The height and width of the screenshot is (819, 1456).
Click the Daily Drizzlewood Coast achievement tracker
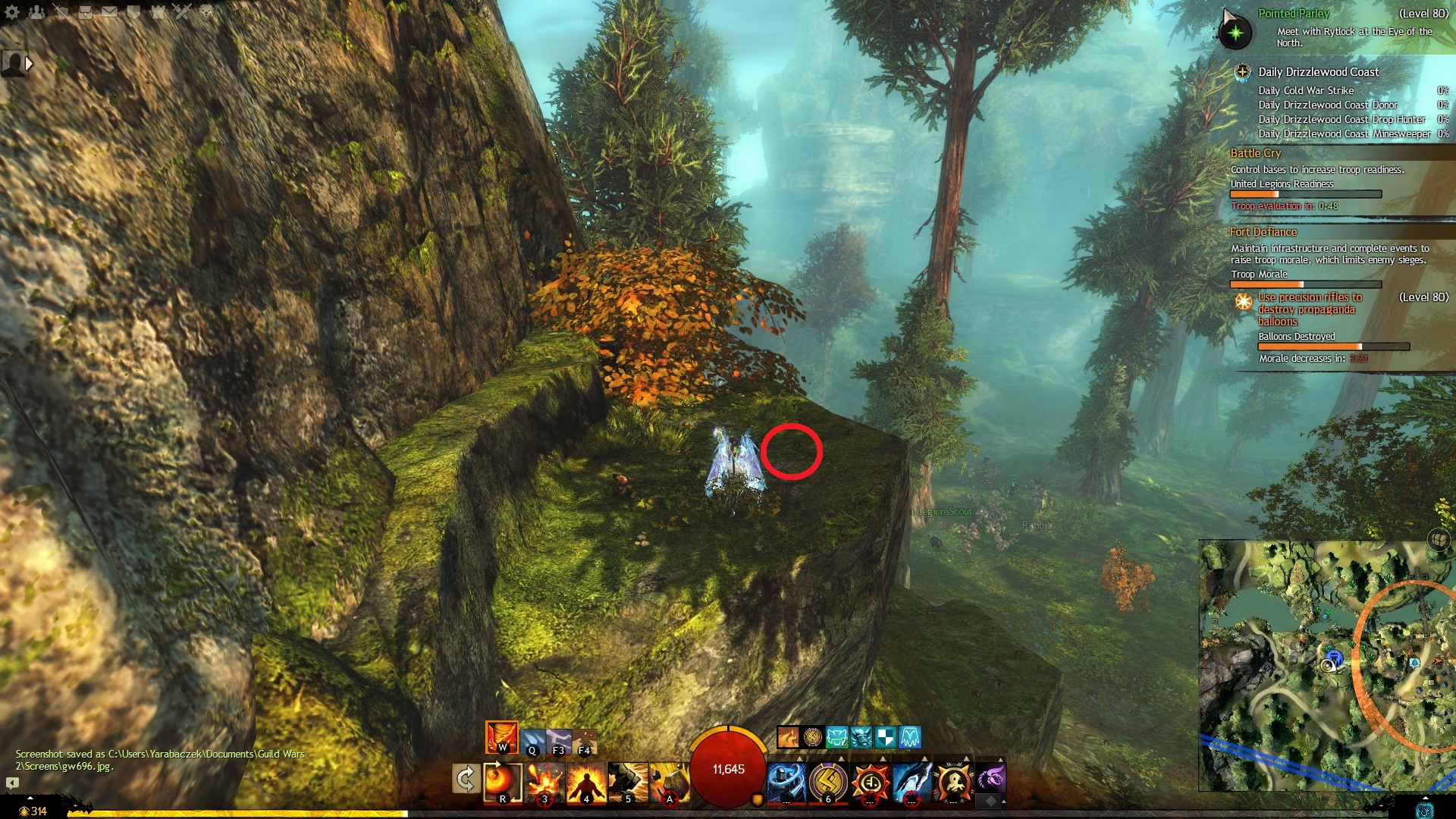1318,72
